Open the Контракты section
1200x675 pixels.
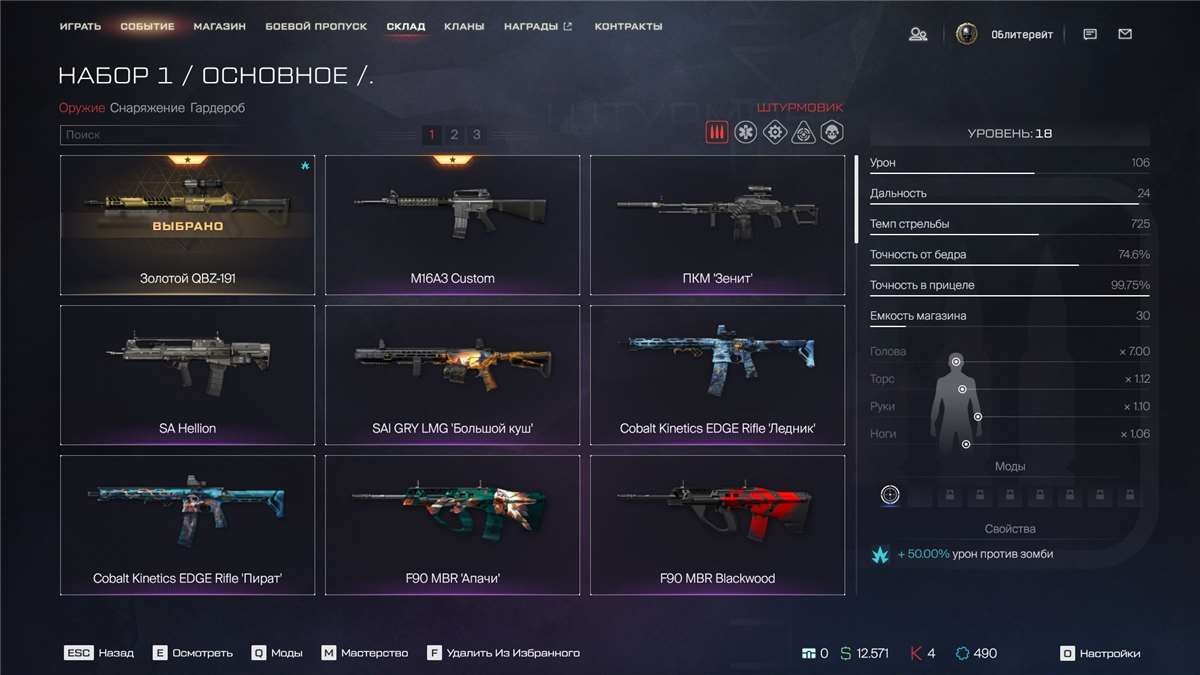[628, 26]
